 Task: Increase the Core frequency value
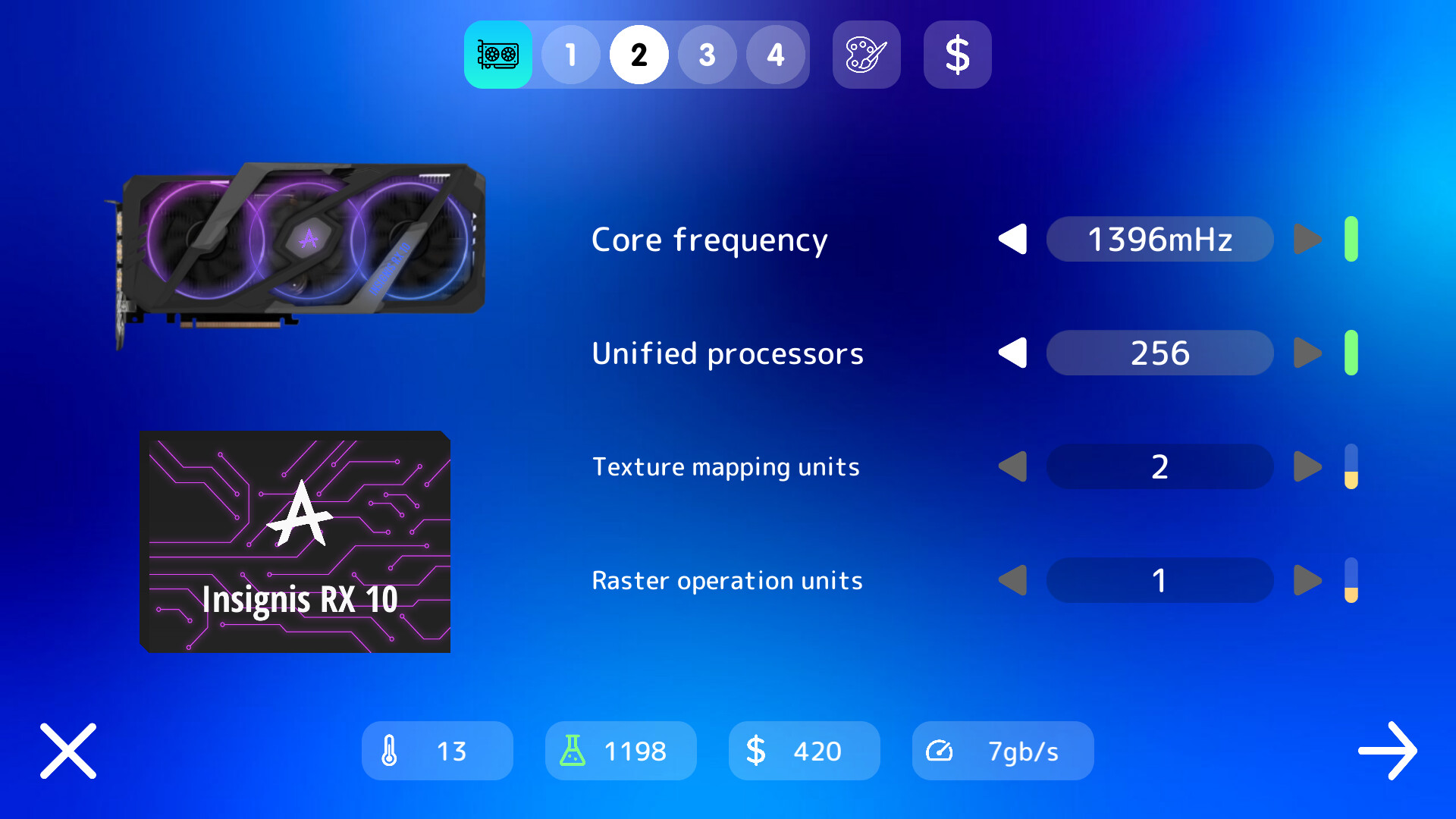pyautogui.click(x=1307, y=239)
